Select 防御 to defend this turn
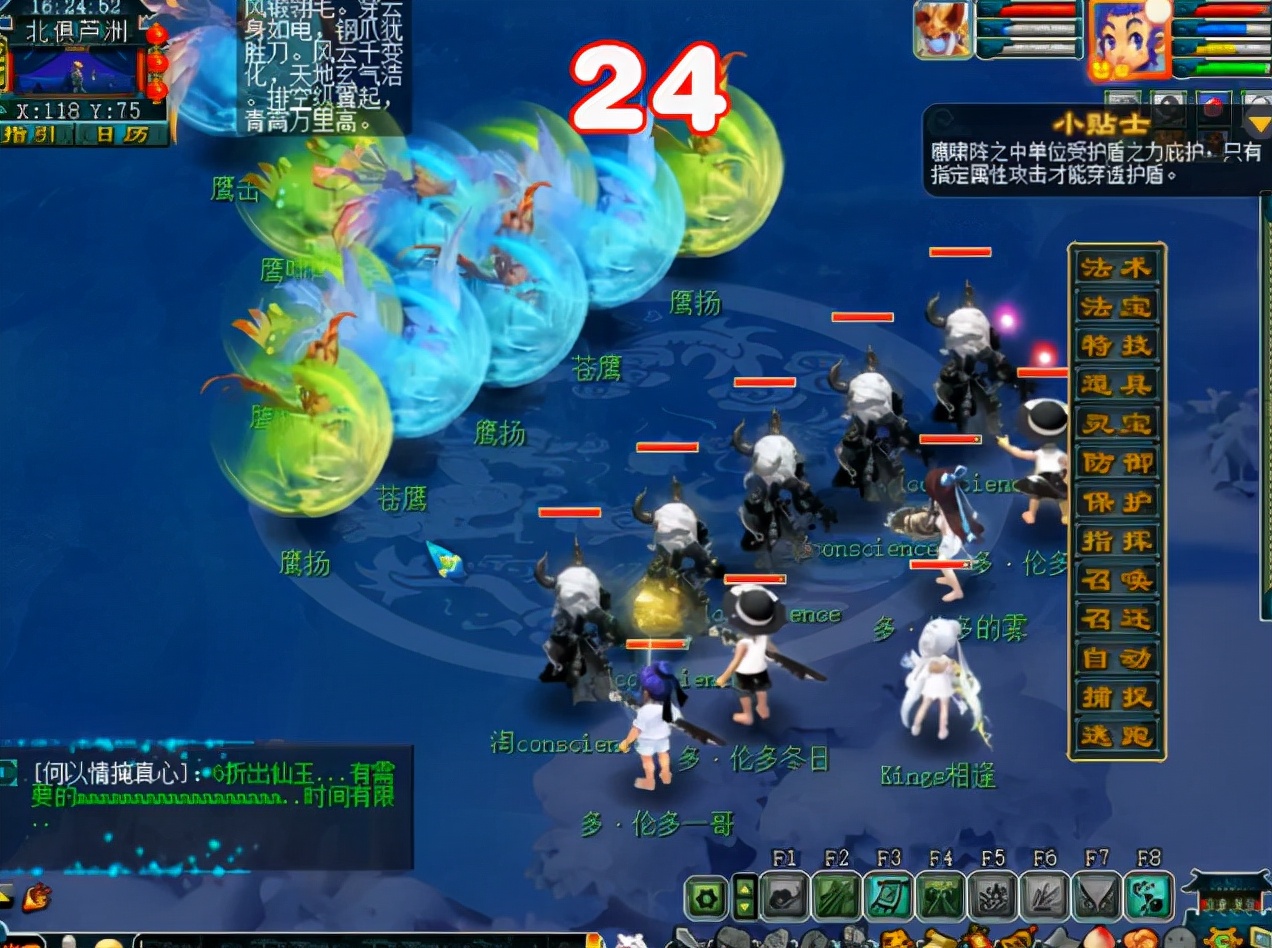The height and width of the screenshot is (948, 1272). point(1116,463)
